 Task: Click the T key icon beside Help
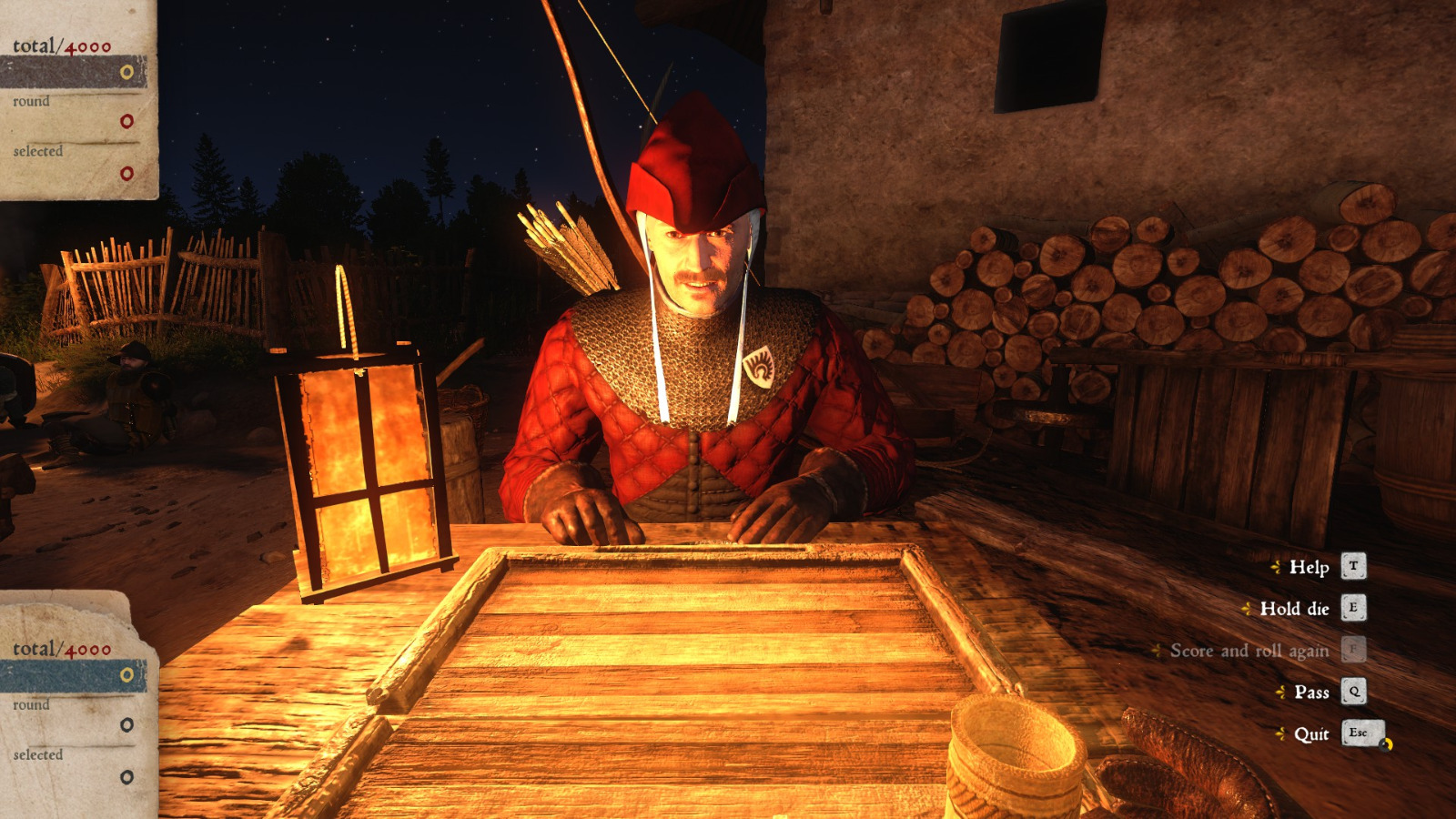(x=1353, y=568)
